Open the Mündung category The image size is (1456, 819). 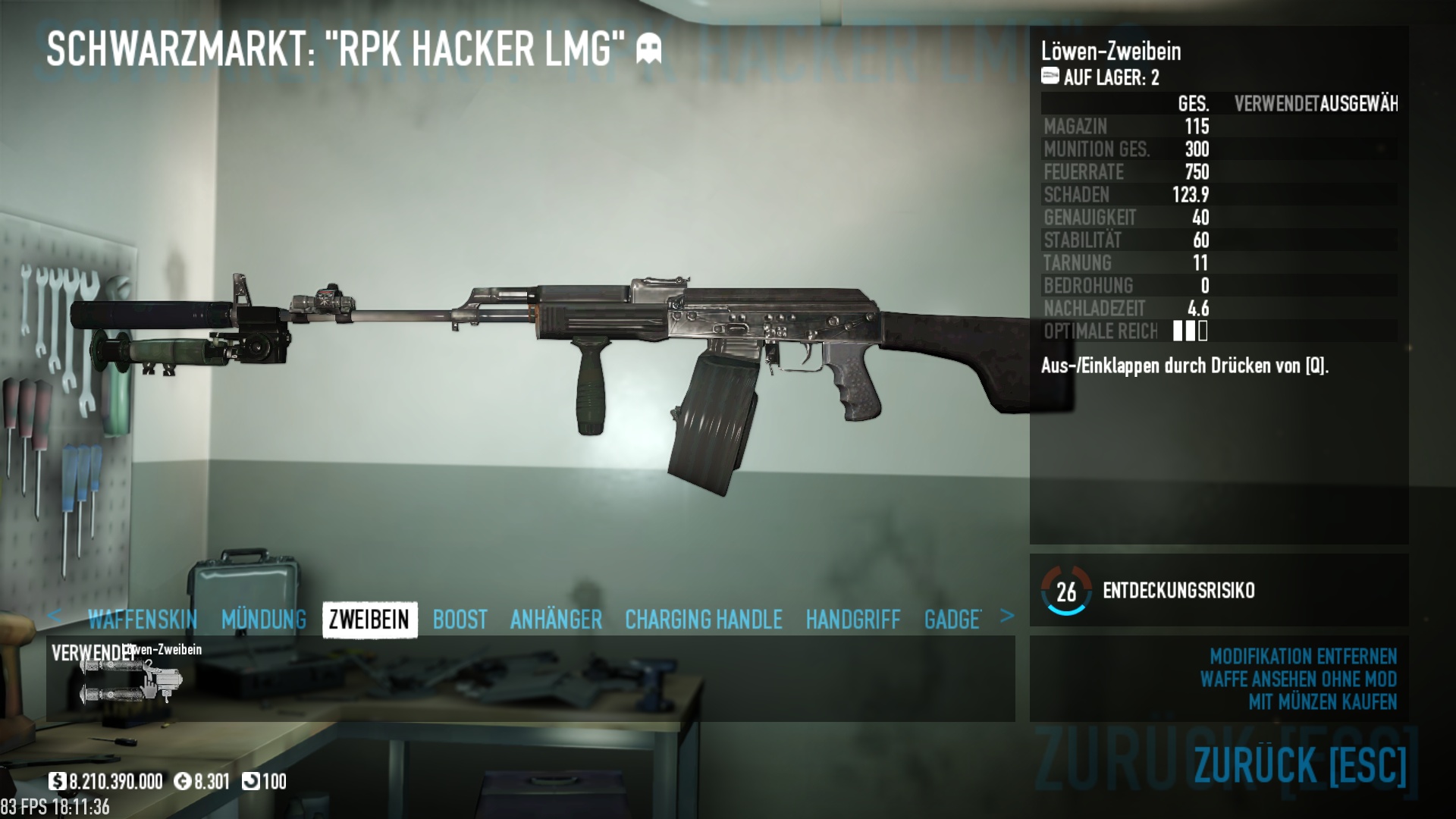264,620
